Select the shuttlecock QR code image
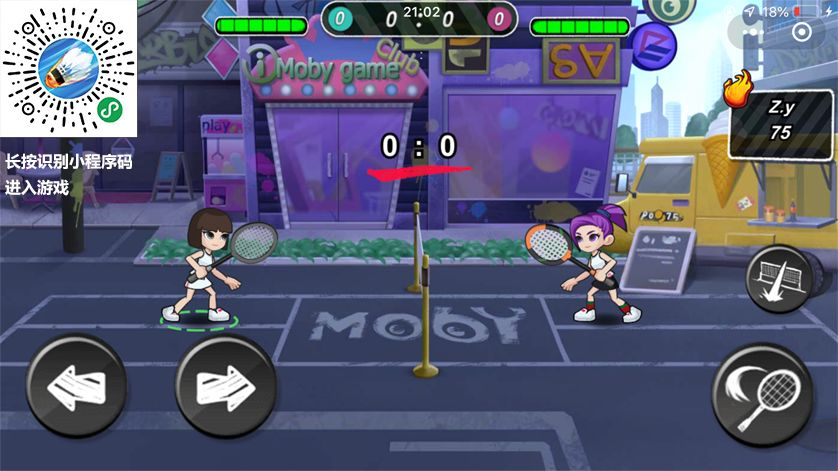The width and height of the screenshot is (838, 471). [x=68, y=68]
